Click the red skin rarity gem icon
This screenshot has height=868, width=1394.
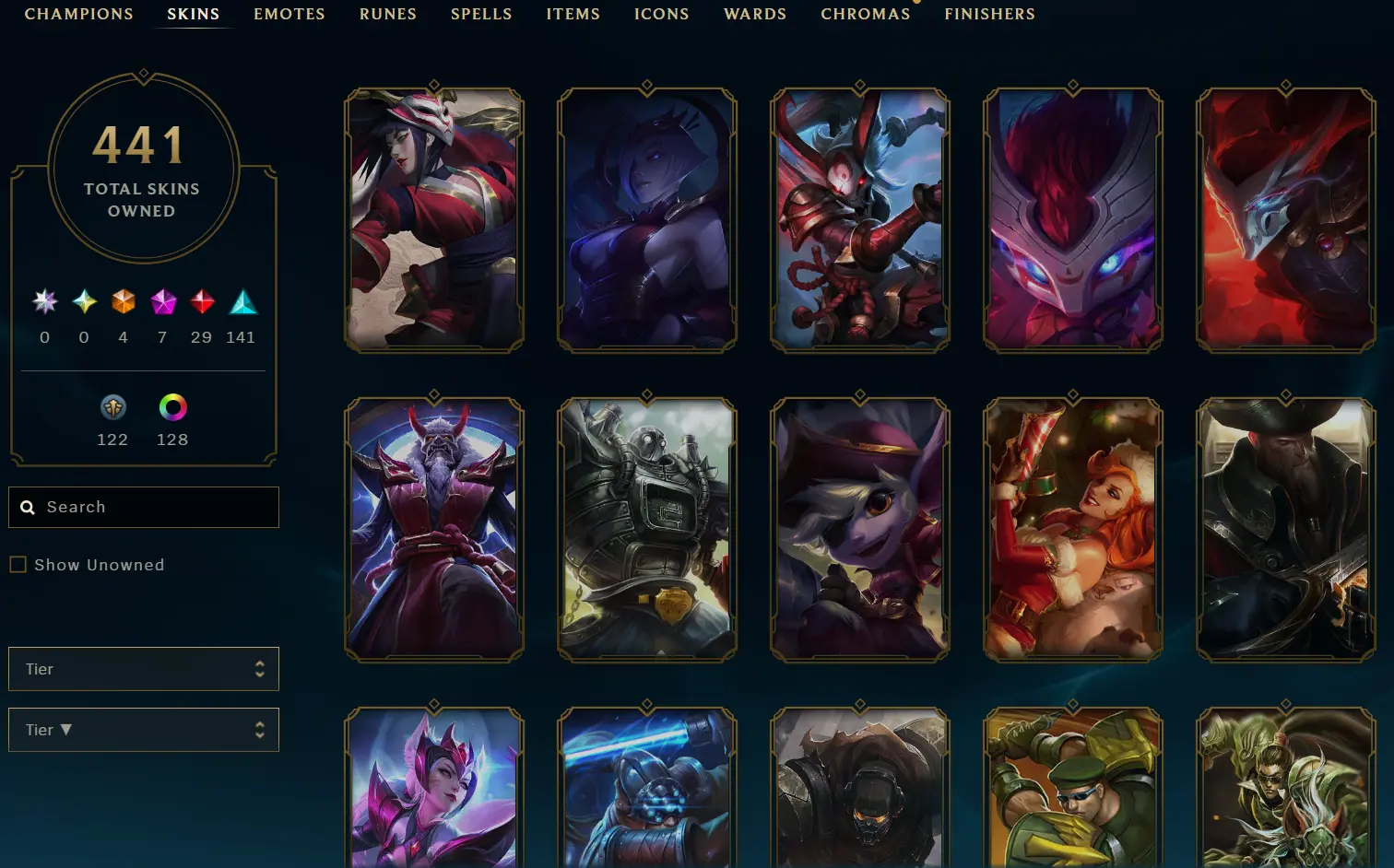click(201, 301)
